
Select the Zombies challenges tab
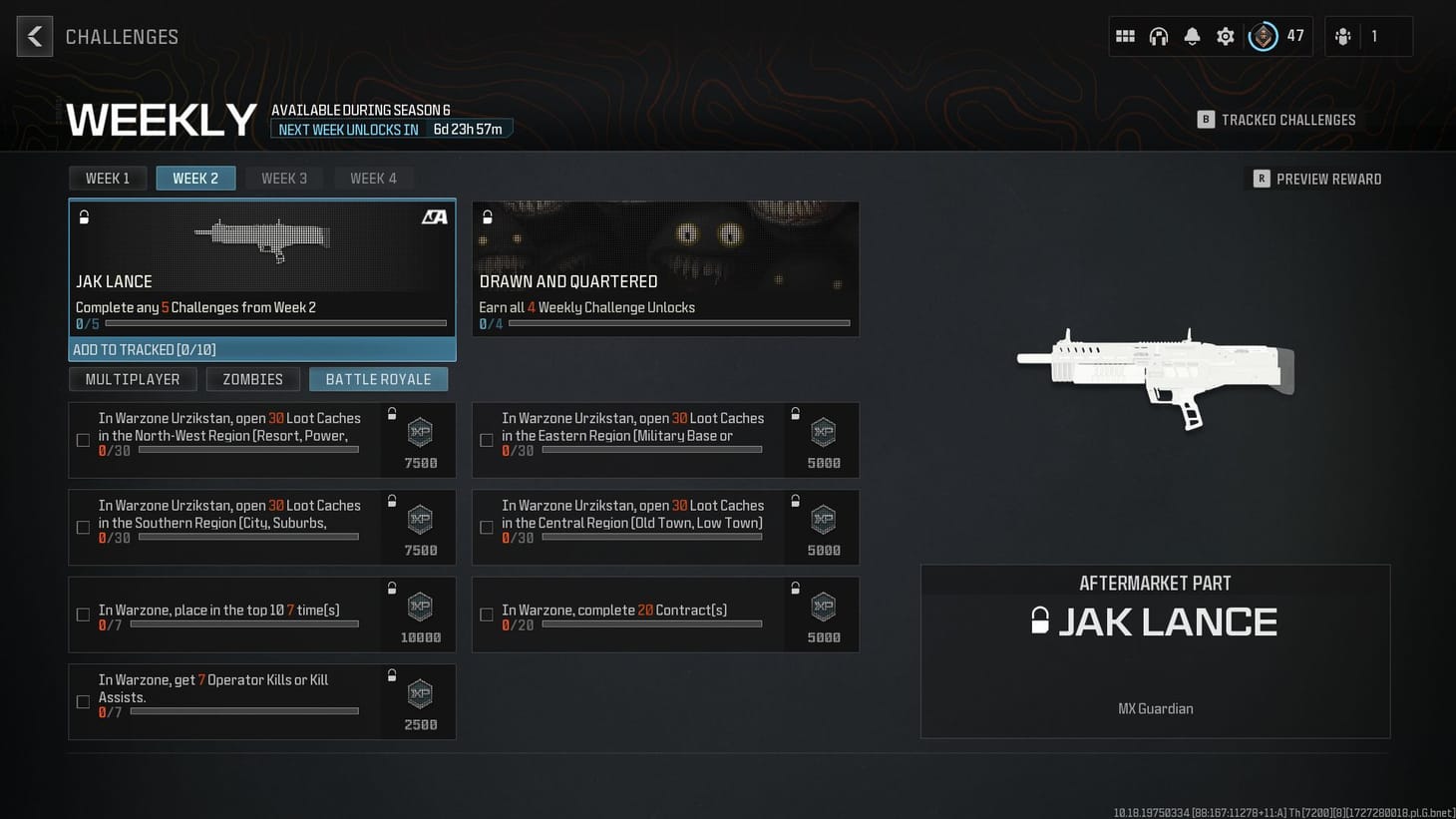[x=252, y=379]
